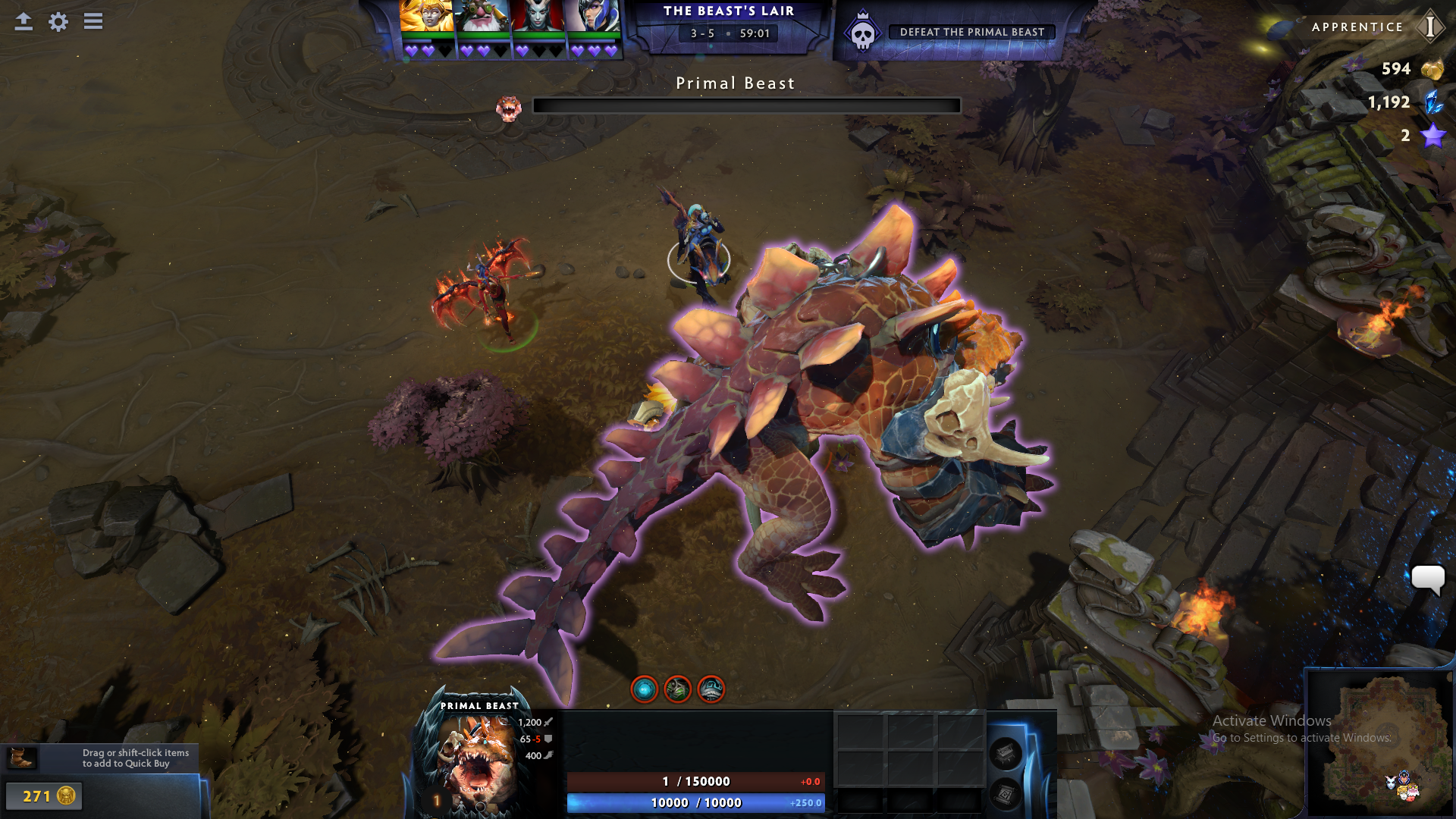
Task: Select the blue orb debuff icon
Action: pos(645,689)
